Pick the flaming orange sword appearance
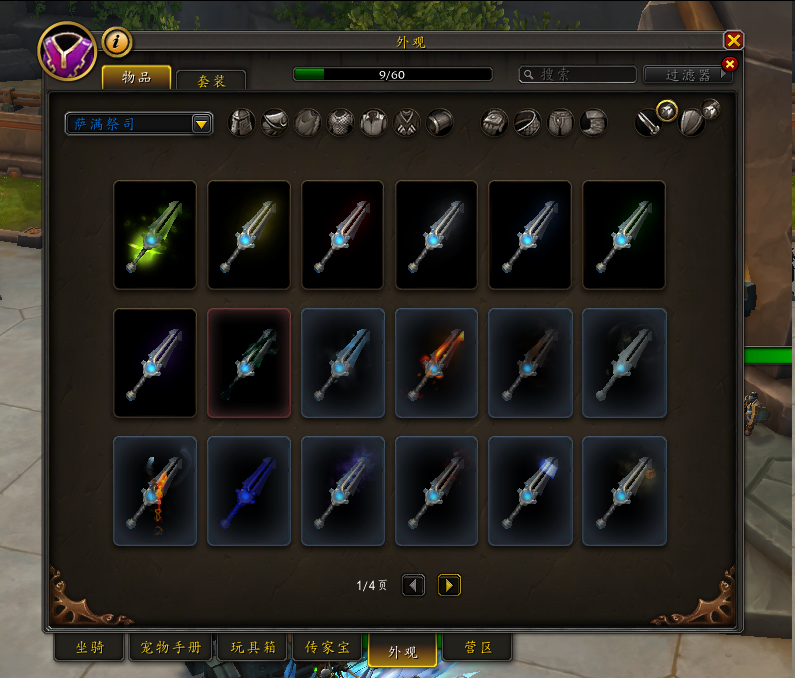The image size is (795, 678). pyautogui.click(x=436, y=362)
